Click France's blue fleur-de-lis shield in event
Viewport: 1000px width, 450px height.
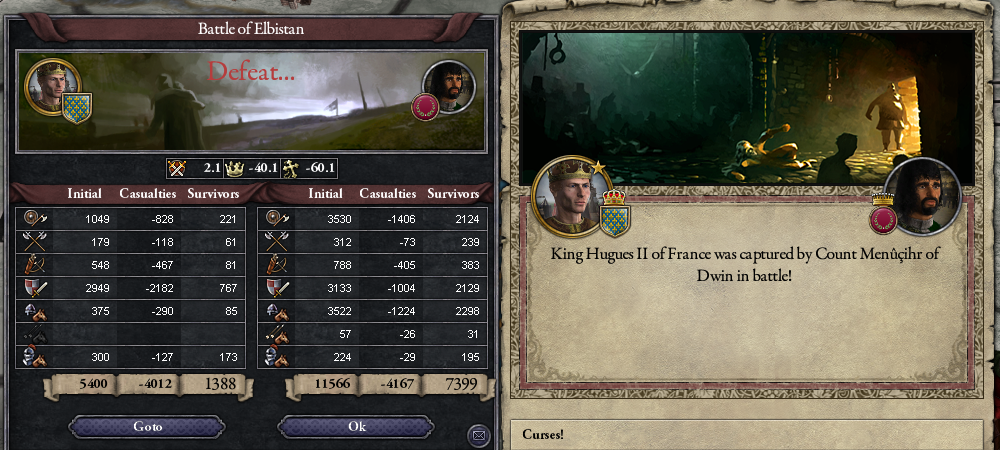[613, 217]
